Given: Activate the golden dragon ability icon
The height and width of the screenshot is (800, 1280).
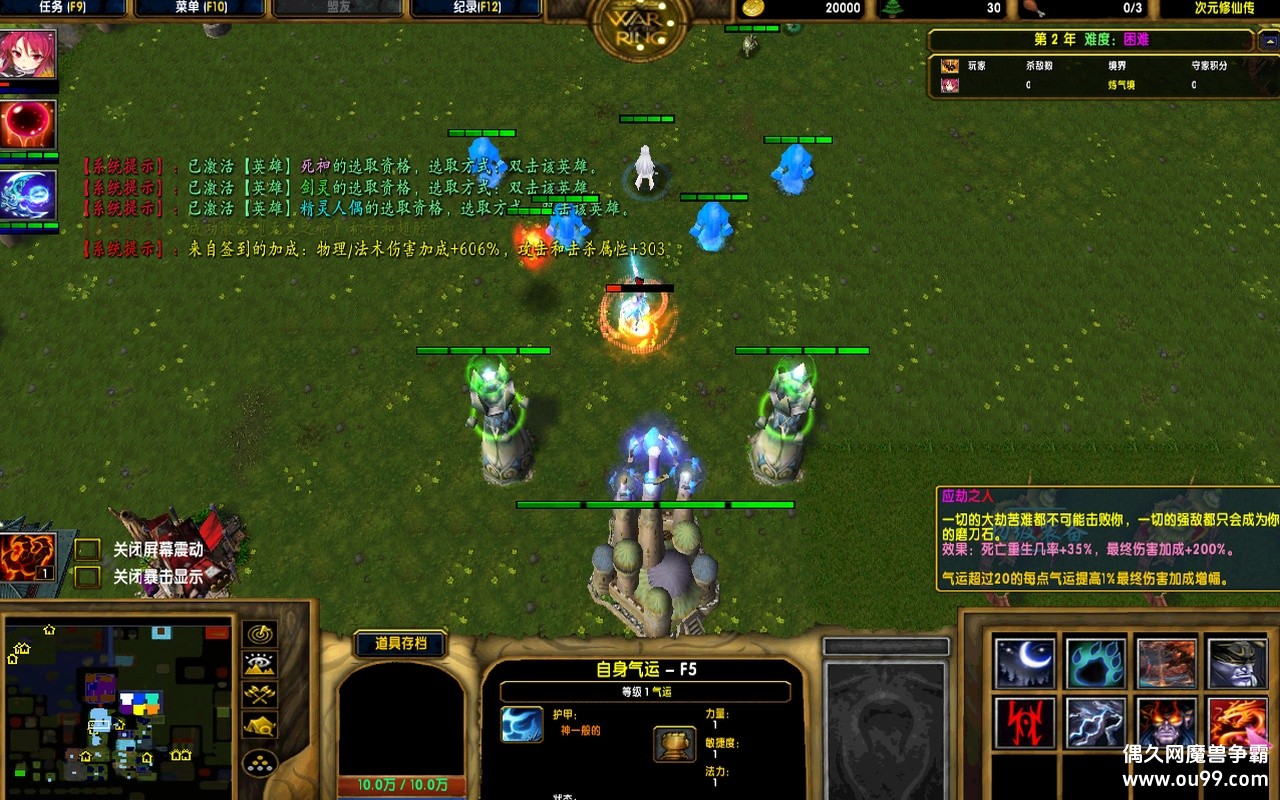Looking at the screenshot, I should point(1237,722).
